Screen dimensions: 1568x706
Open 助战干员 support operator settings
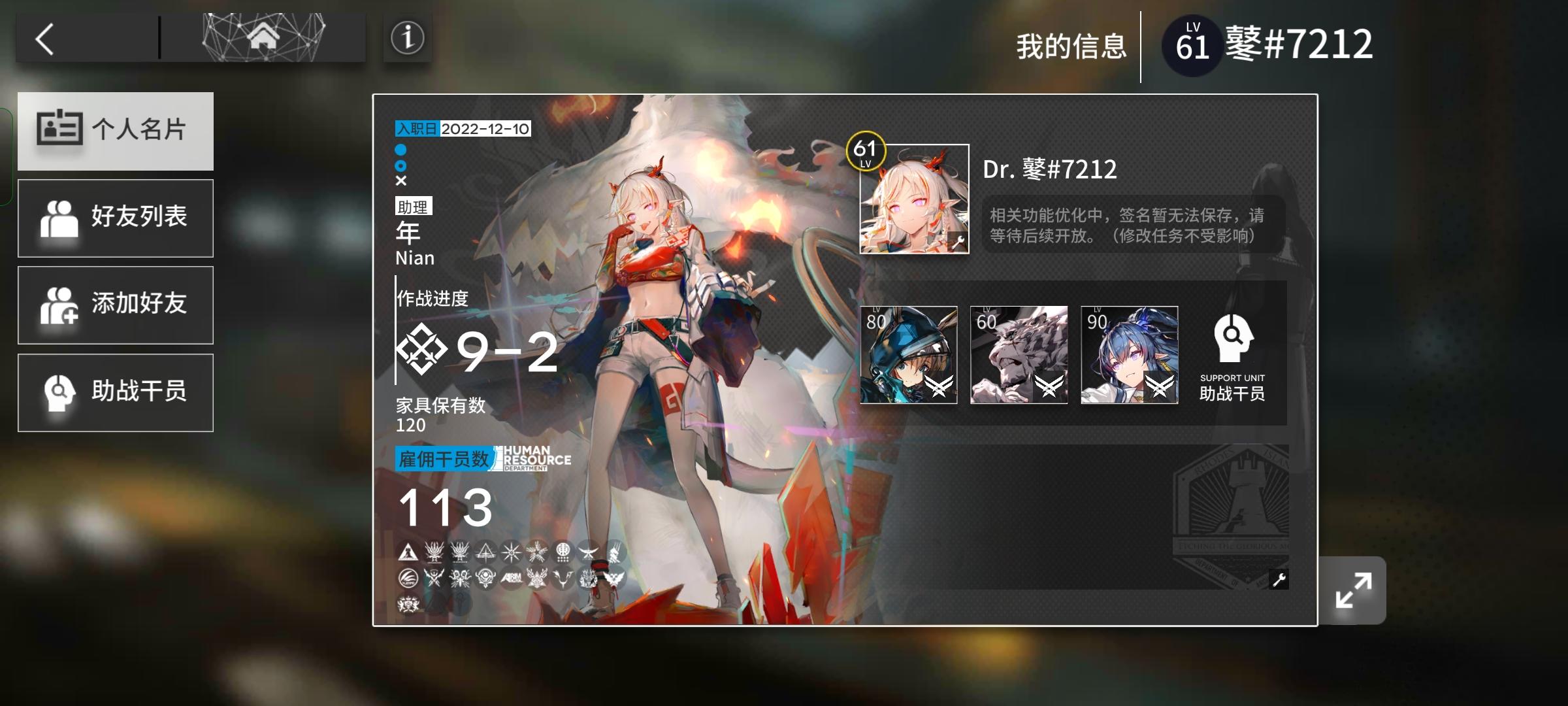pos(116,392)
